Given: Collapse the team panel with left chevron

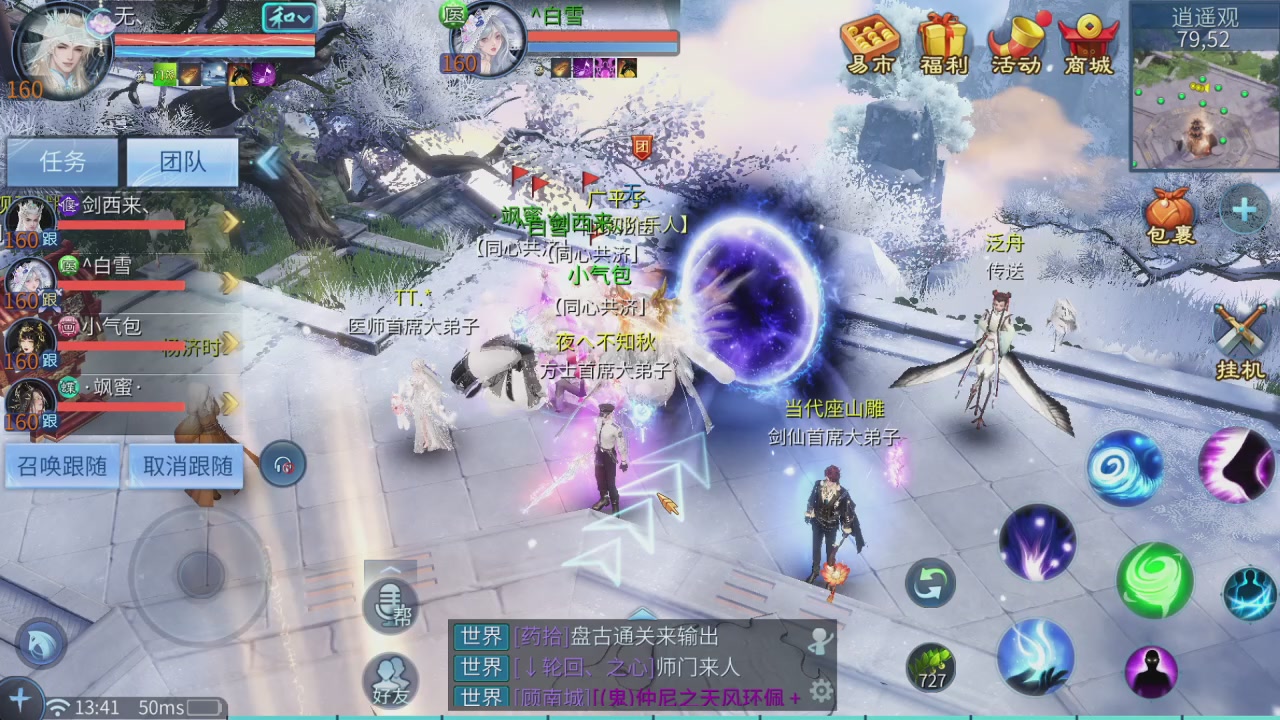Looking at the screenshot, I should 268,162.
